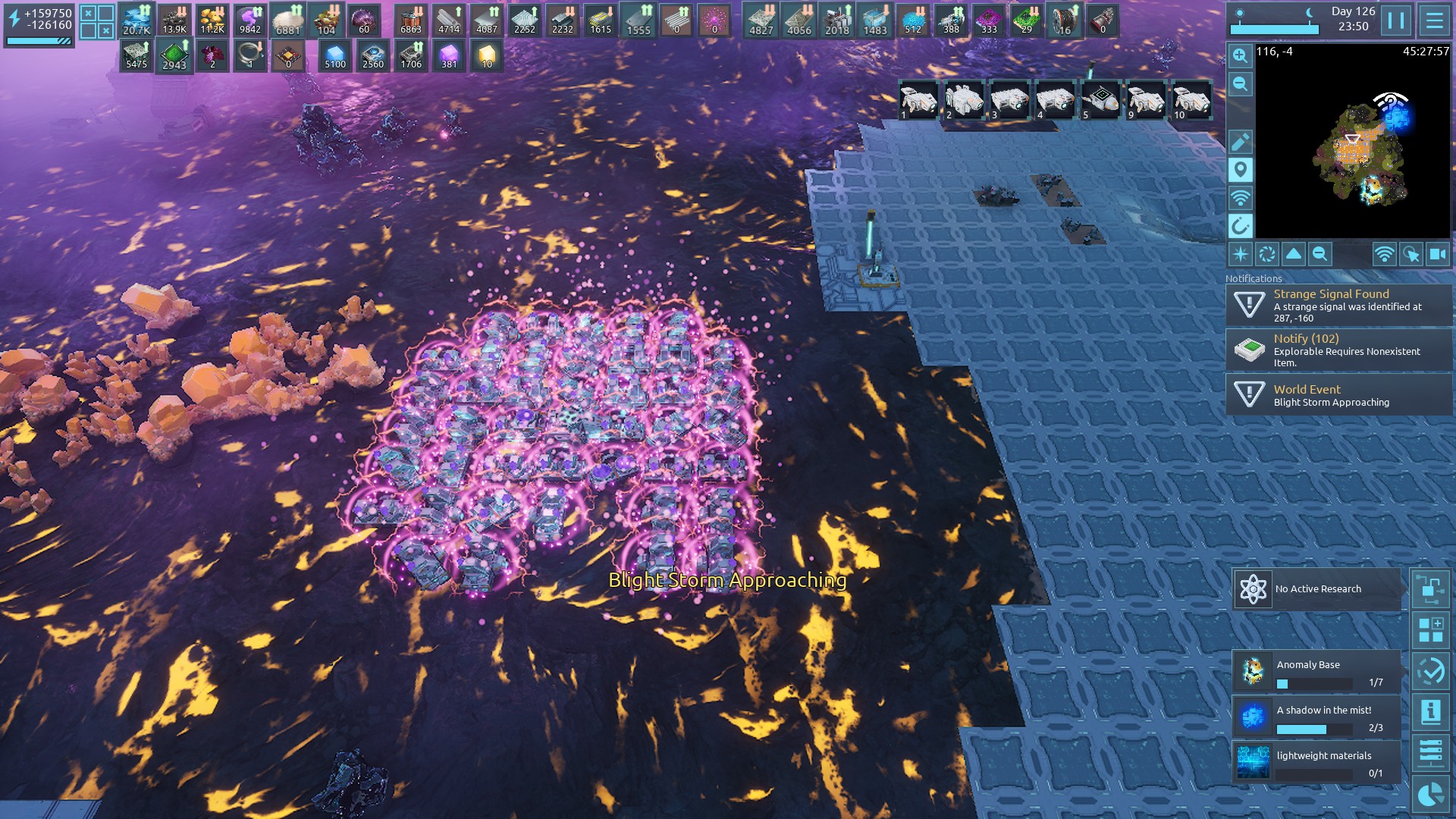
Task: Open the No Active Research panel
Action: [1317, 589]
